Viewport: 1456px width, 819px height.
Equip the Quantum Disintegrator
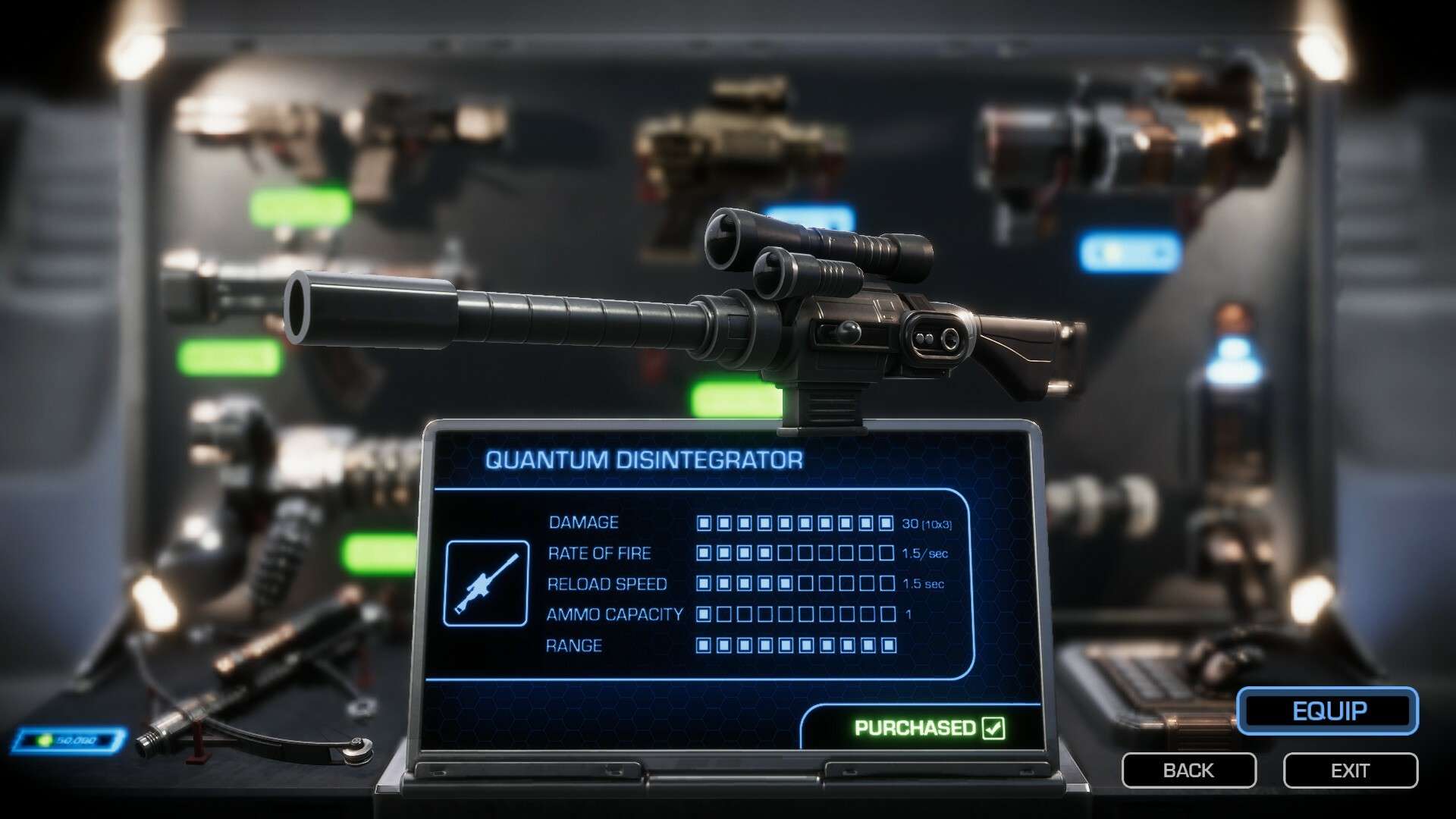pos(1328,711)
